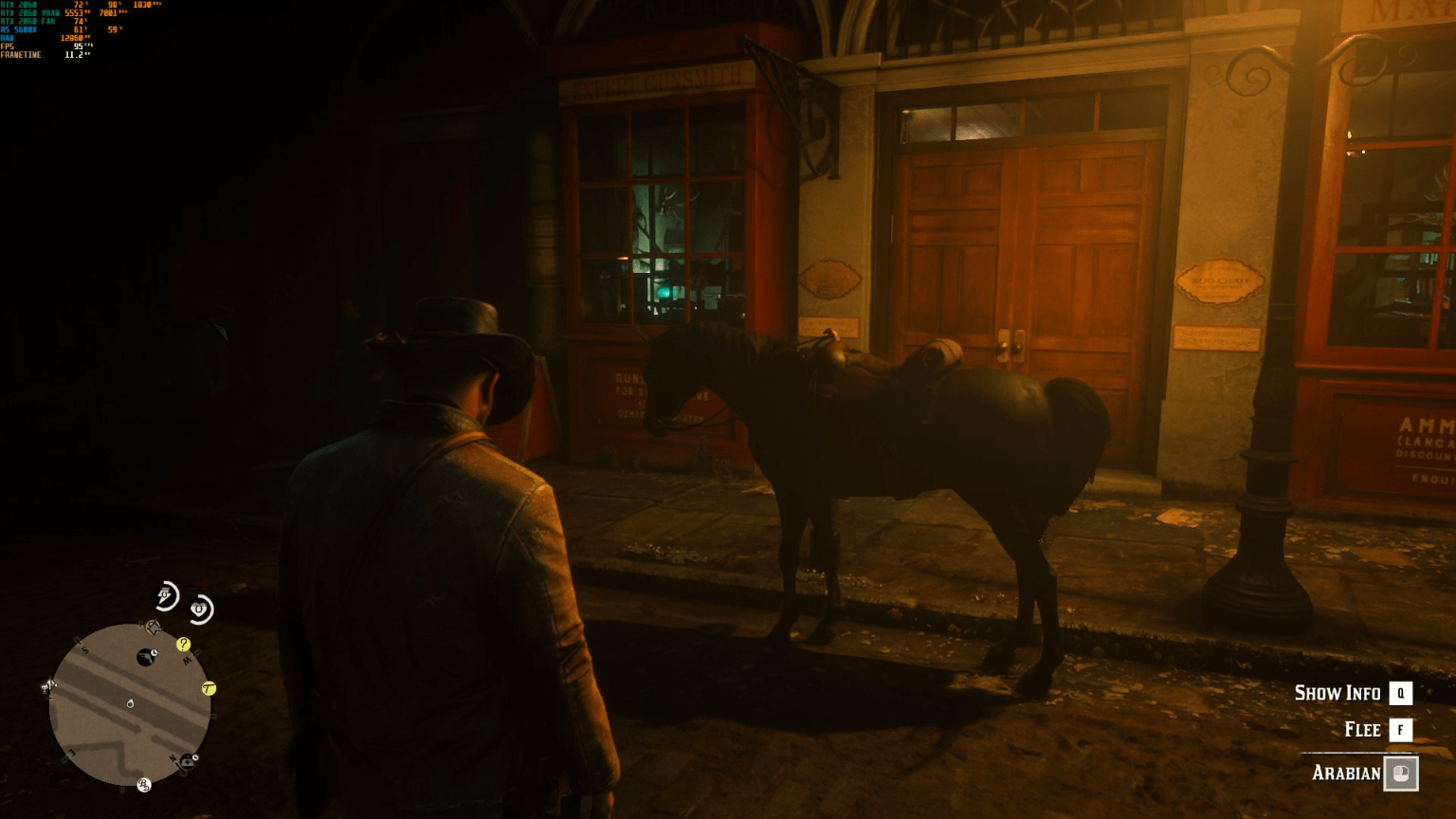Click the gunsmith pistol icon on minimap
The width and height of the screenshot is (1456, 819).
point(147,656)
